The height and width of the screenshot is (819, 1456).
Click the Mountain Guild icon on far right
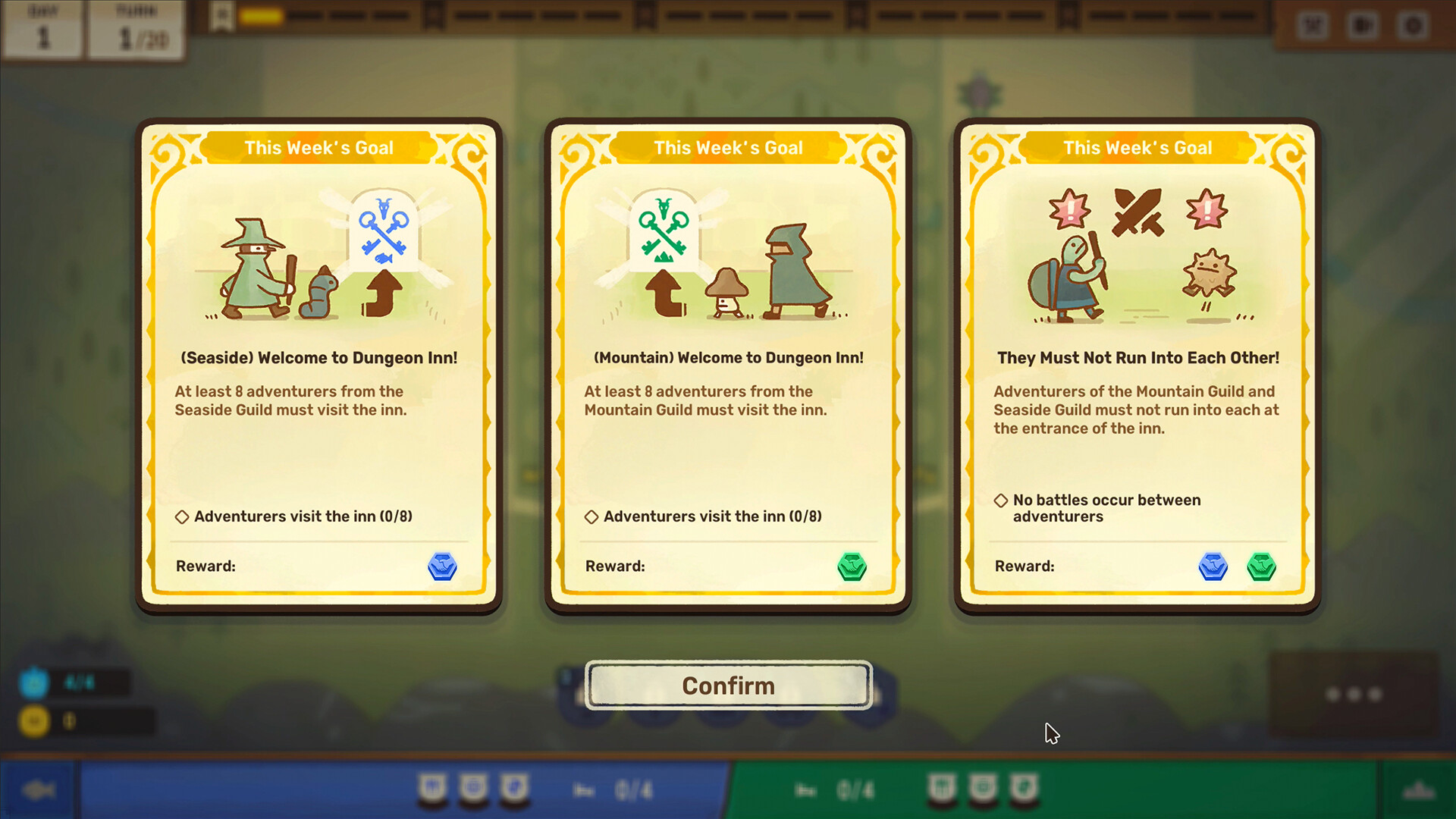coord(1420,789)
